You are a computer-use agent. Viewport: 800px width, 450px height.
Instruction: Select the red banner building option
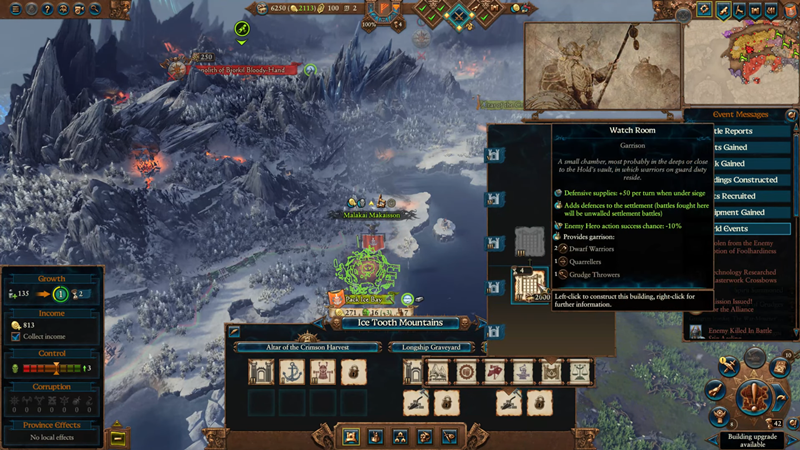[494, 372]
